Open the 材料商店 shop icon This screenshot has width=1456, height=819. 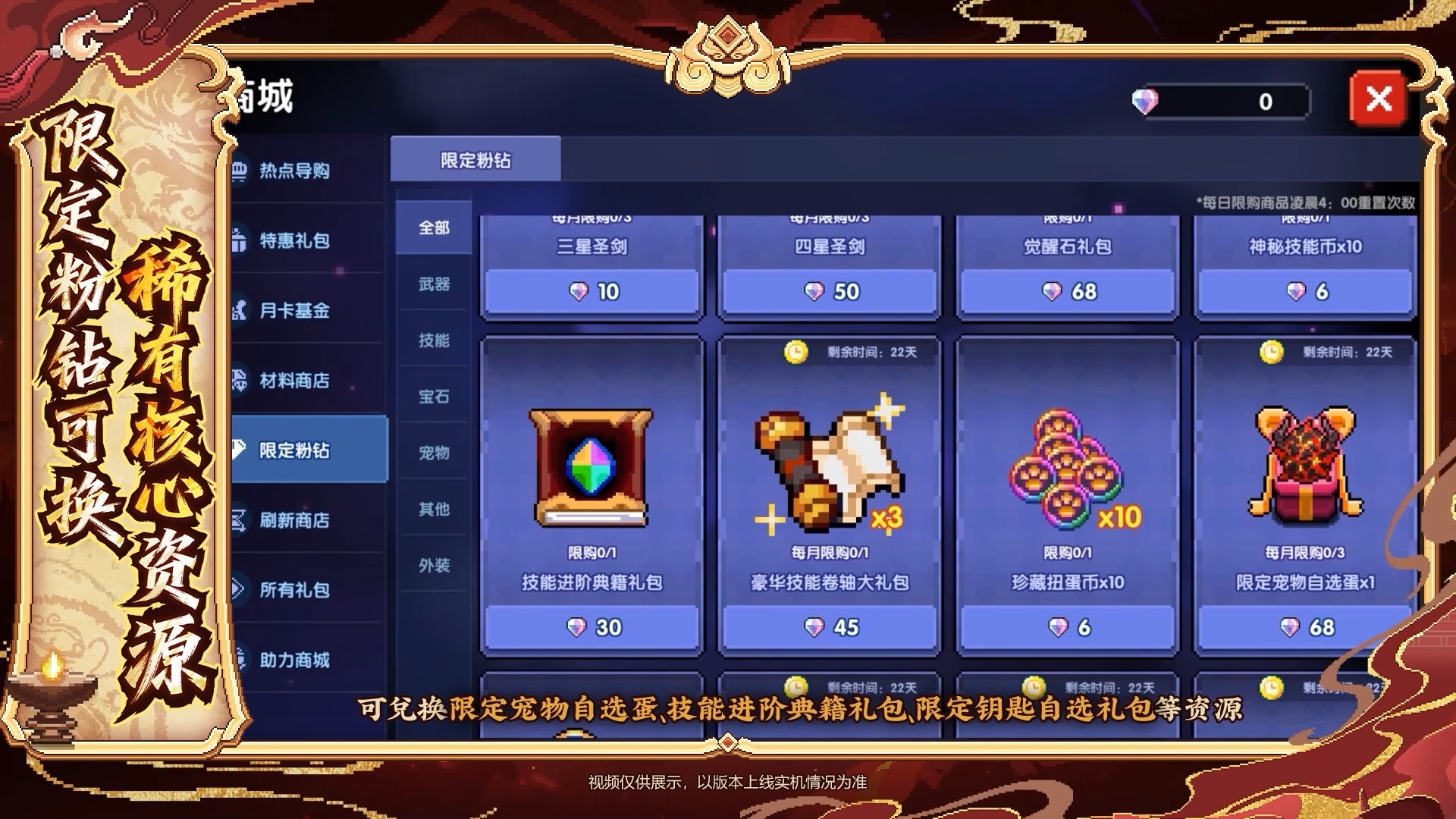pos(240,382)
